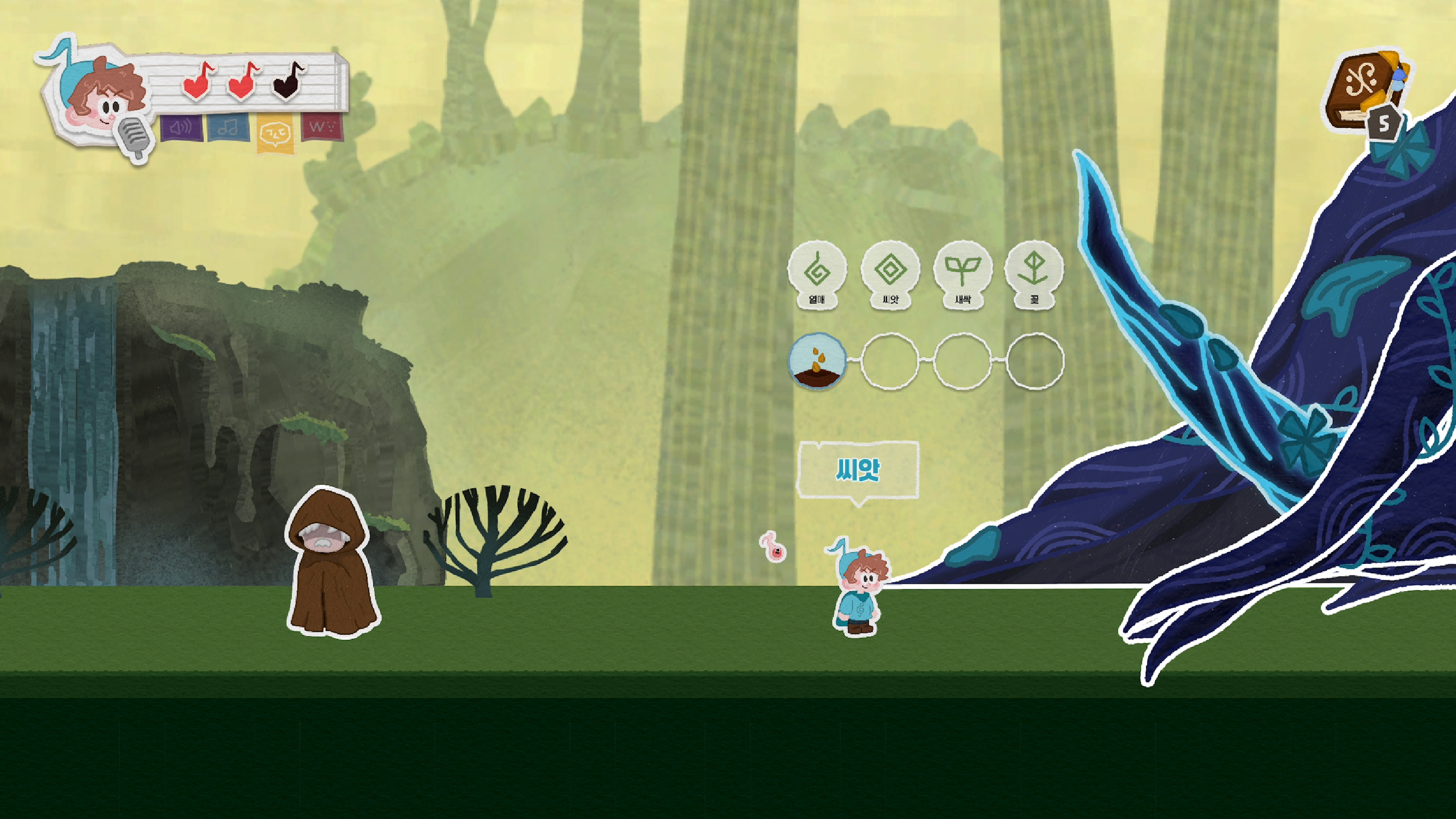
Task: Pick the 새싹 sprout rune
Action: pyautogui.click(x=962, y=271)
